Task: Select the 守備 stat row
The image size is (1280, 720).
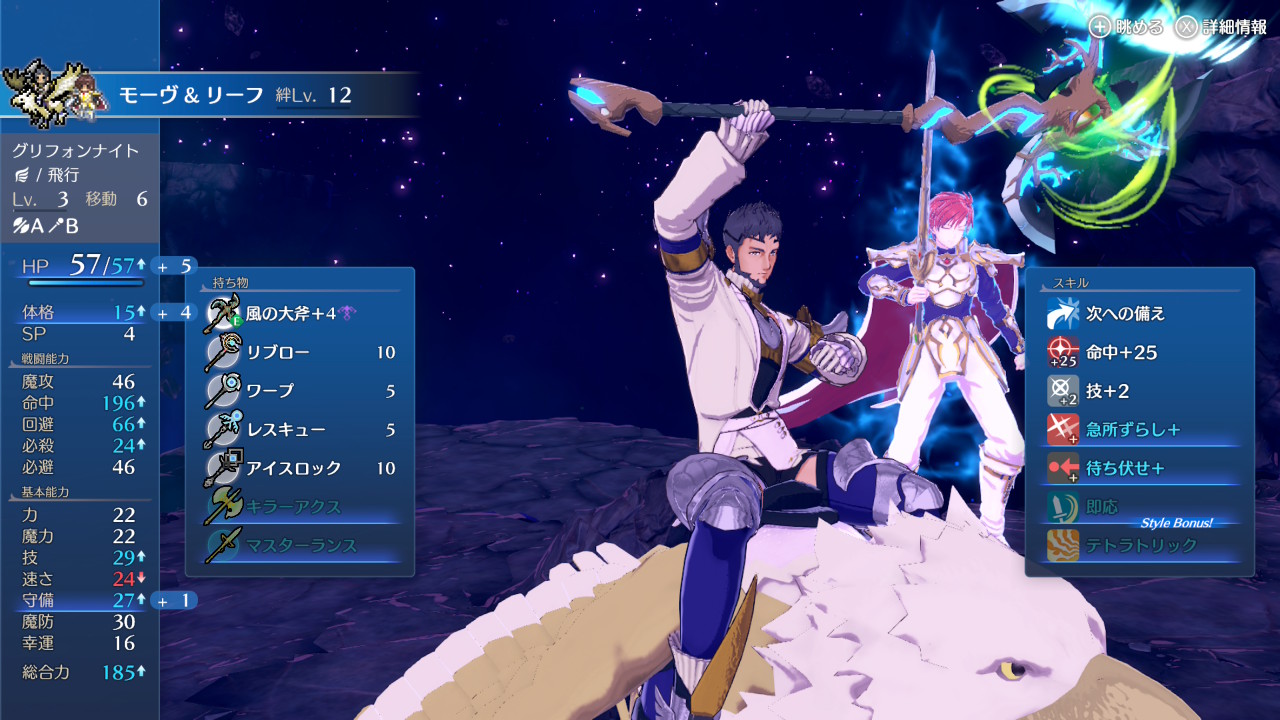Action: tap(80, 600)
